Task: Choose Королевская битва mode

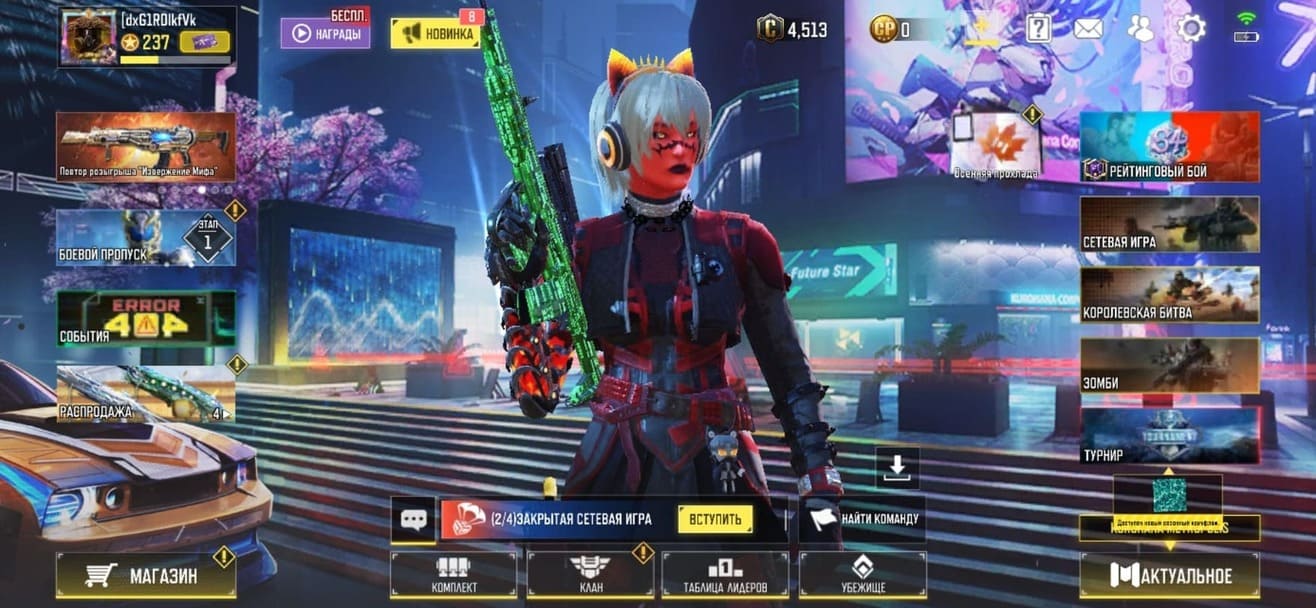Action: pos(1169,294)
